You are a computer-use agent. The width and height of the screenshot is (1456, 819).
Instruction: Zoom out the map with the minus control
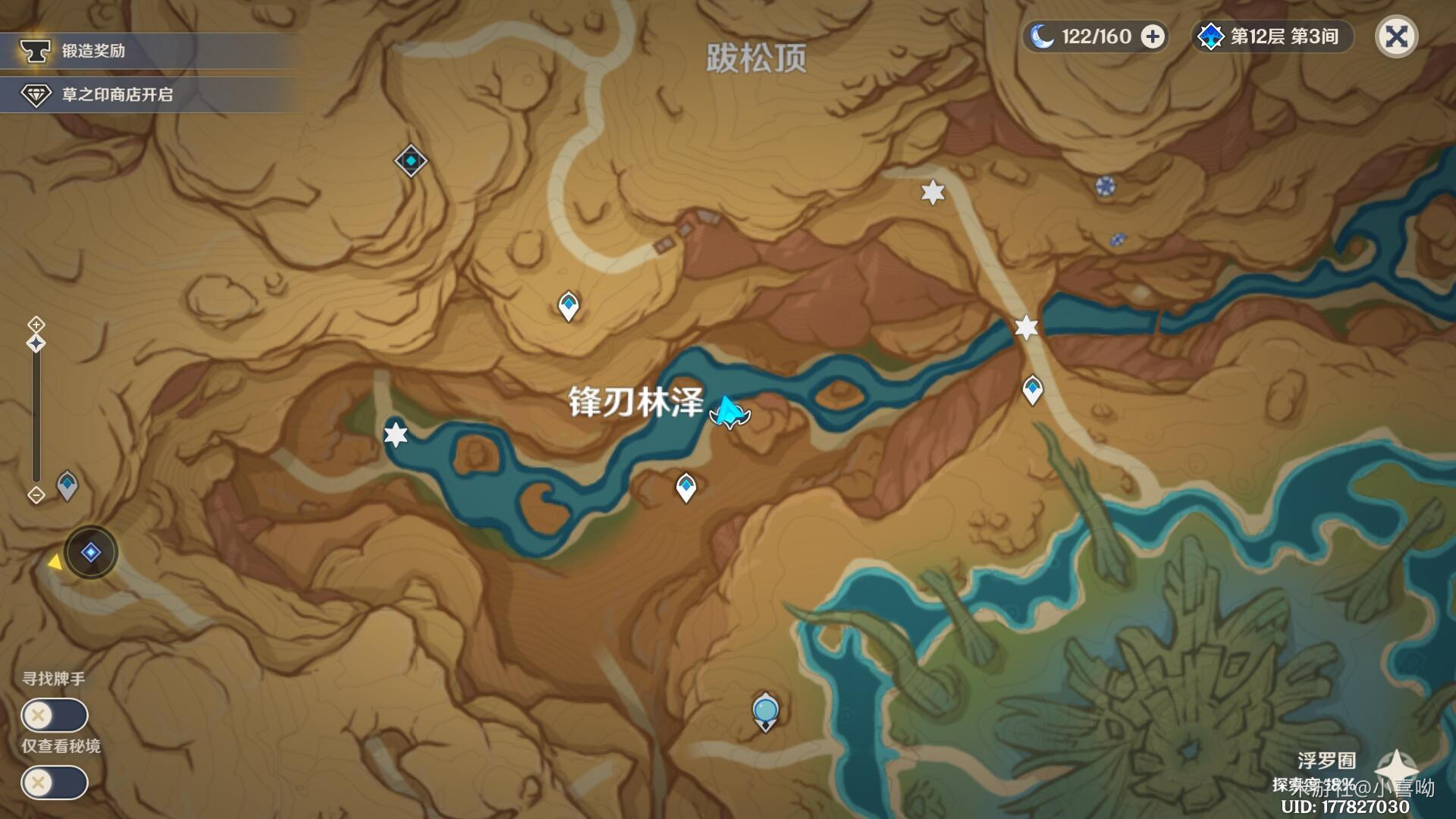click(36, 495)
